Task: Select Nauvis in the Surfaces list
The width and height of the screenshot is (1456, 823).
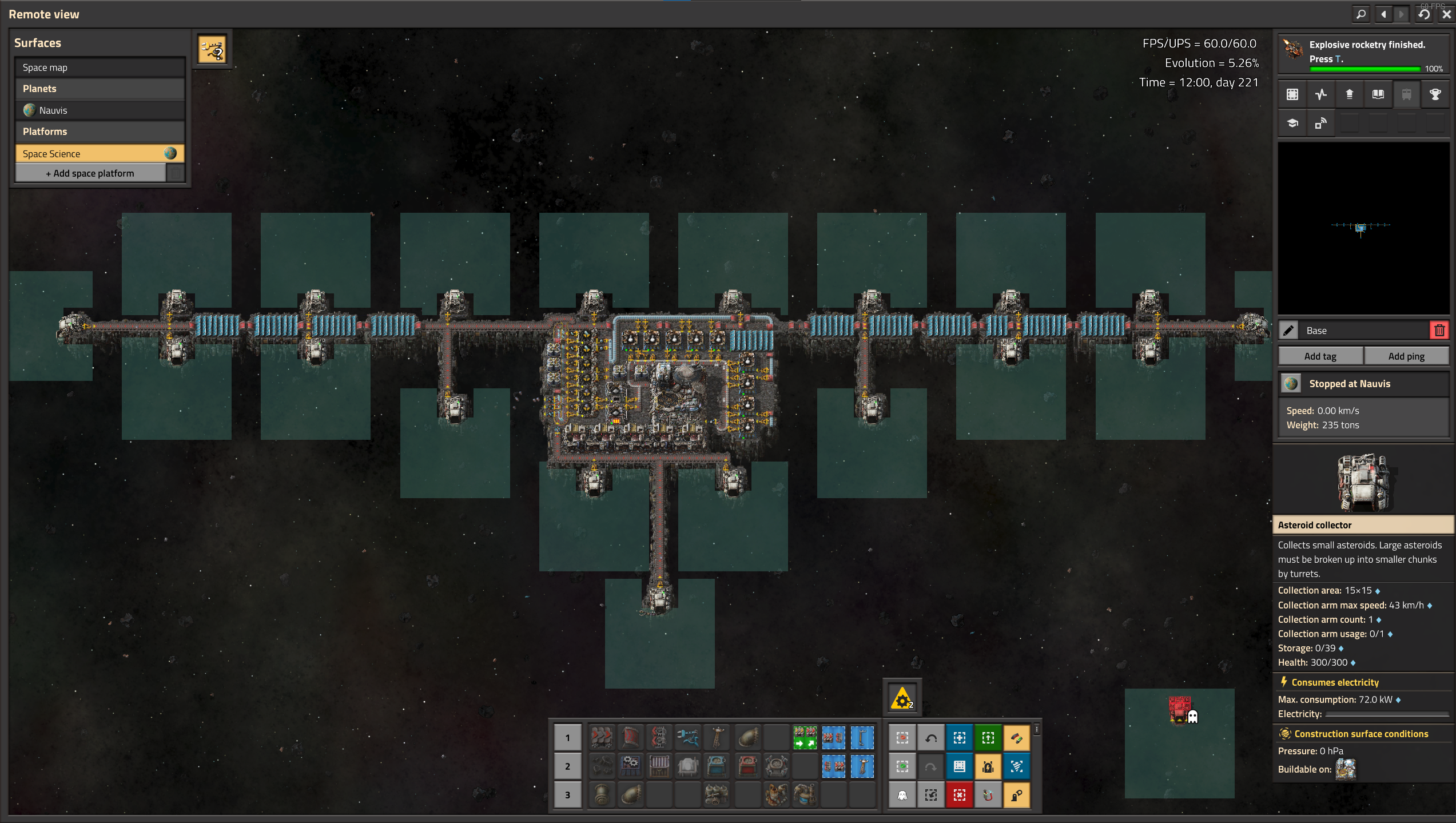Action: 100,110
